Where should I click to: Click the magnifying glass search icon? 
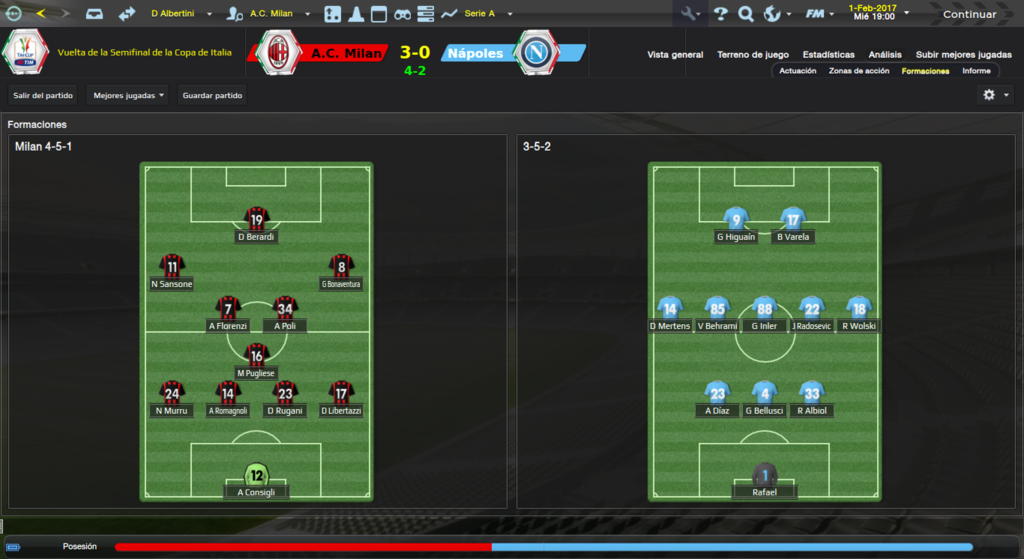point(746,14)
